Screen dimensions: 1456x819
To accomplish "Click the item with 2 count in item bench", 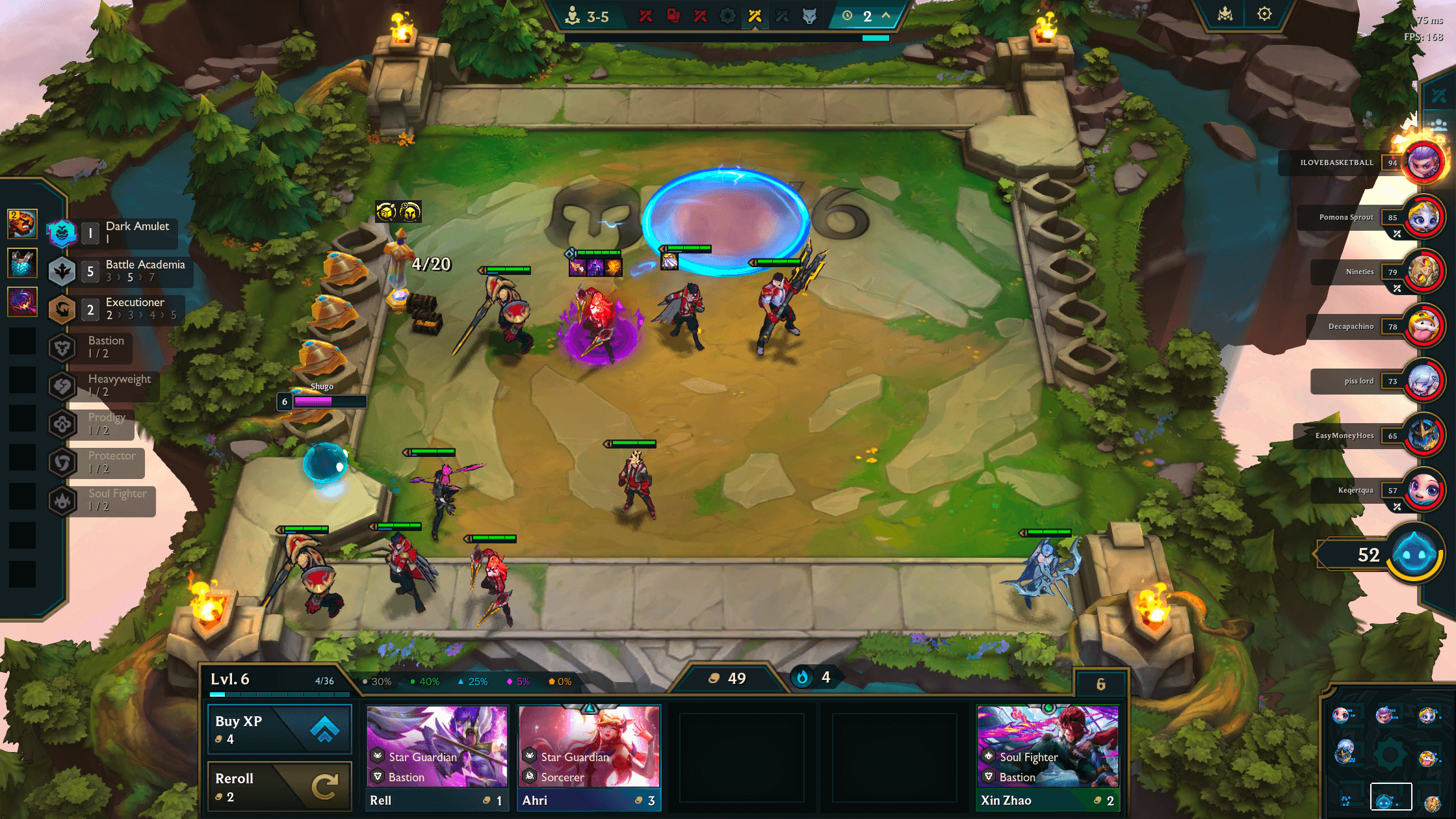I will pyautogui.click(x=22, y=222).
